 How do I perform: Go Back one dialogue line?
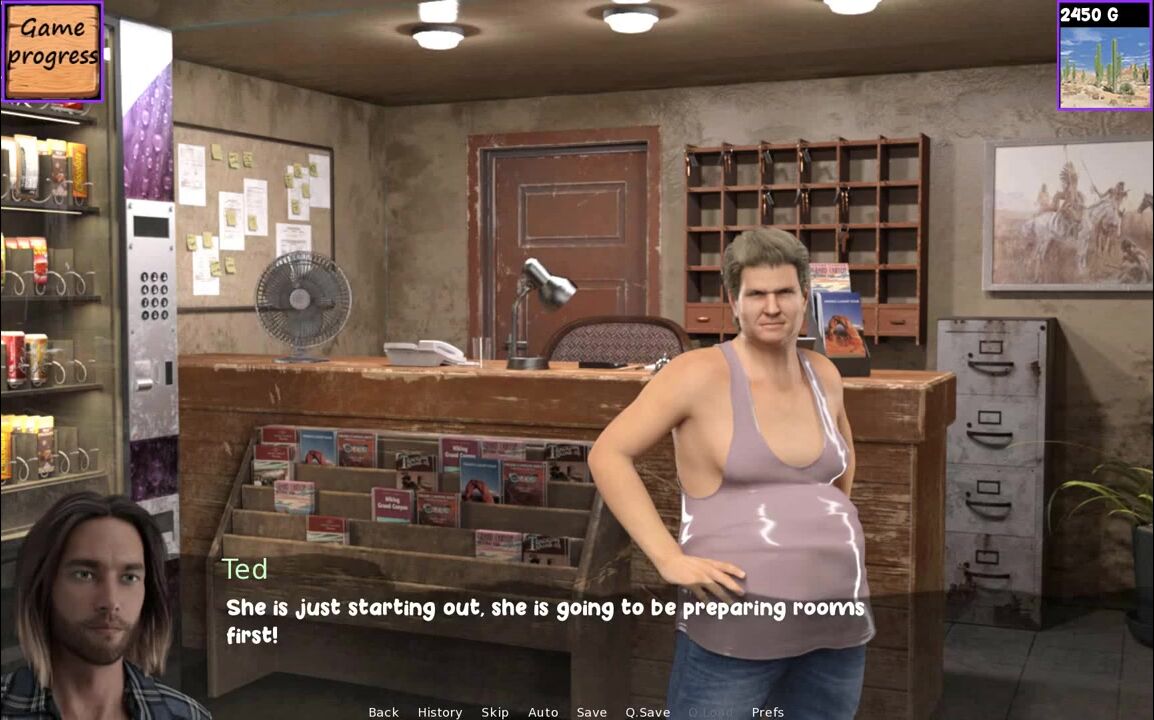(383, 712)
